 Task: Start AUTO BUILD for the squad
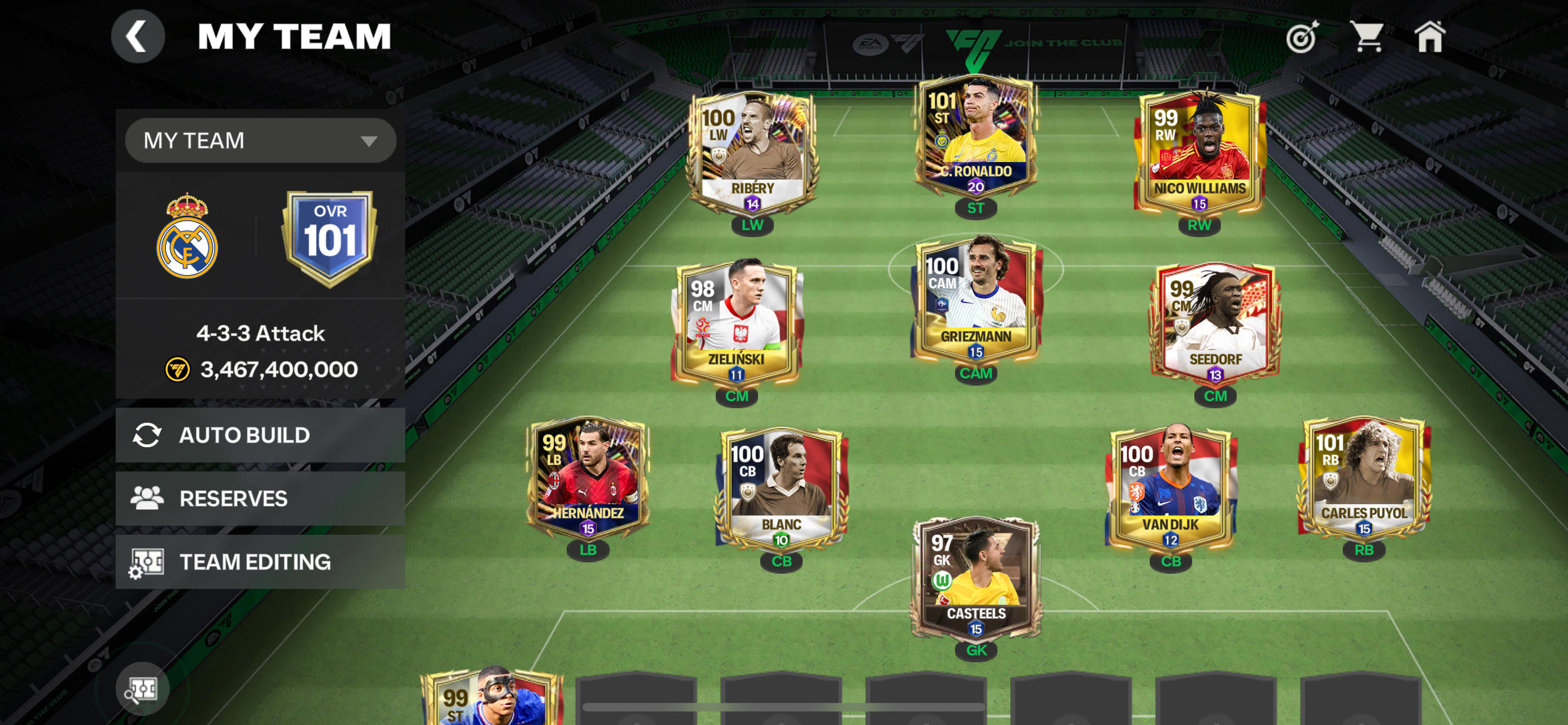[260, 435]
